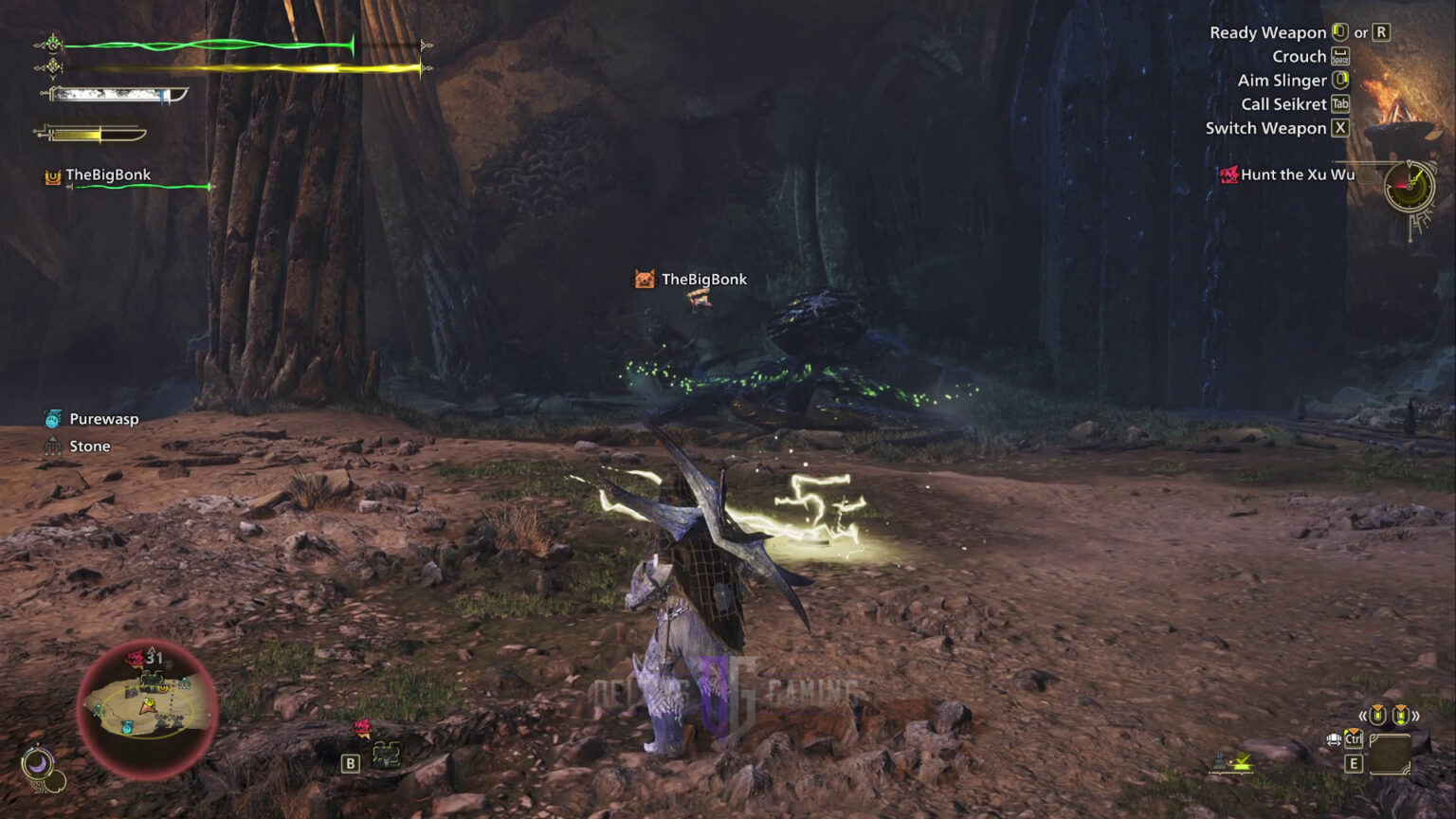This screenshot has width=1456, height=819.
Task: Toggle Ready Weapon via the R prompt
Action: click(1381, 32)
